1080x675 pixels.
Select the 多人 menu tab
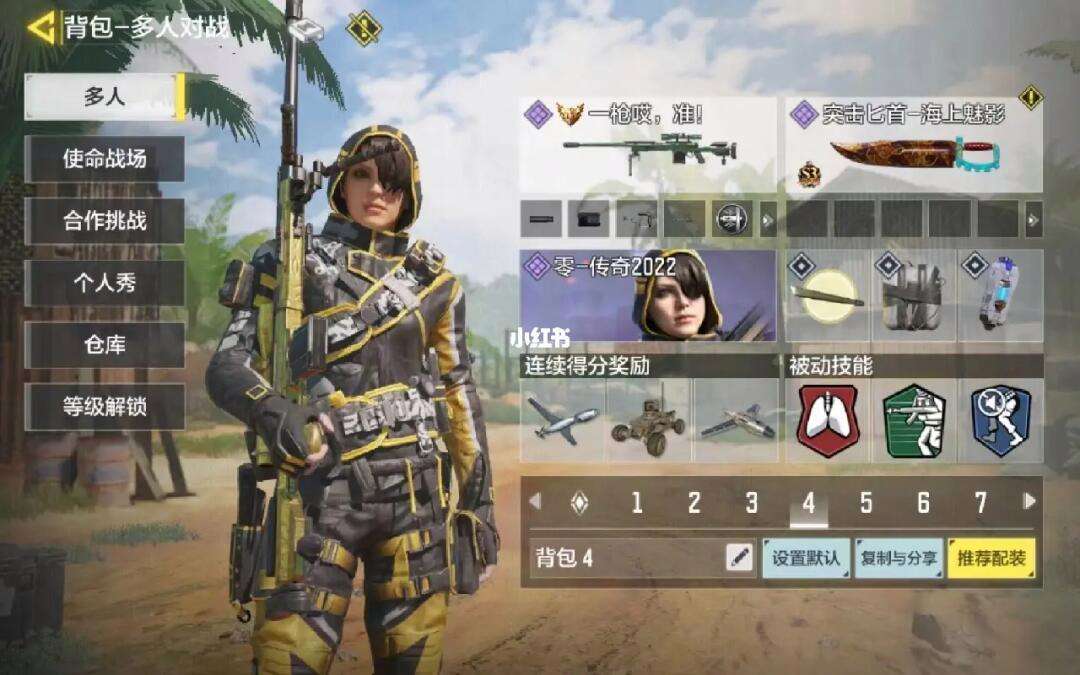pos(104,97)
